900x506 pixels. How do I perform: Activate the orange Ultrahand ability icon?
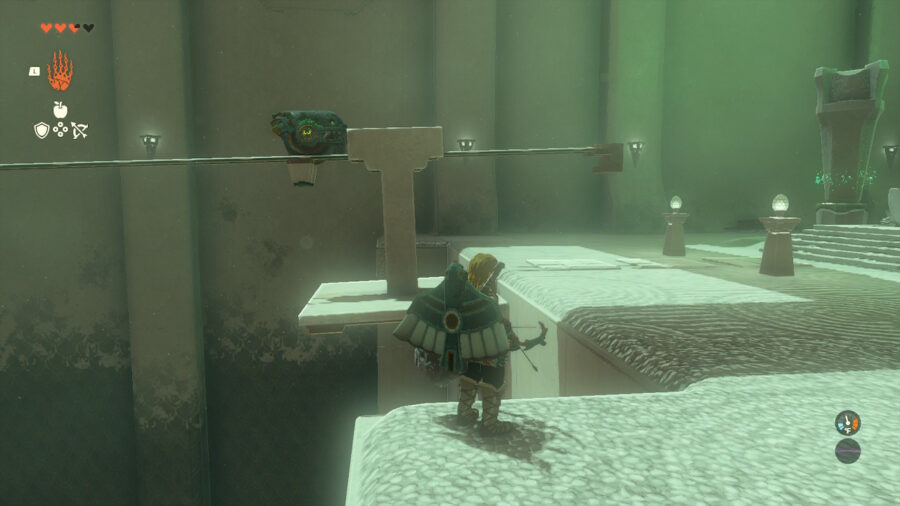pyautogui.click(x=60, y=71)
